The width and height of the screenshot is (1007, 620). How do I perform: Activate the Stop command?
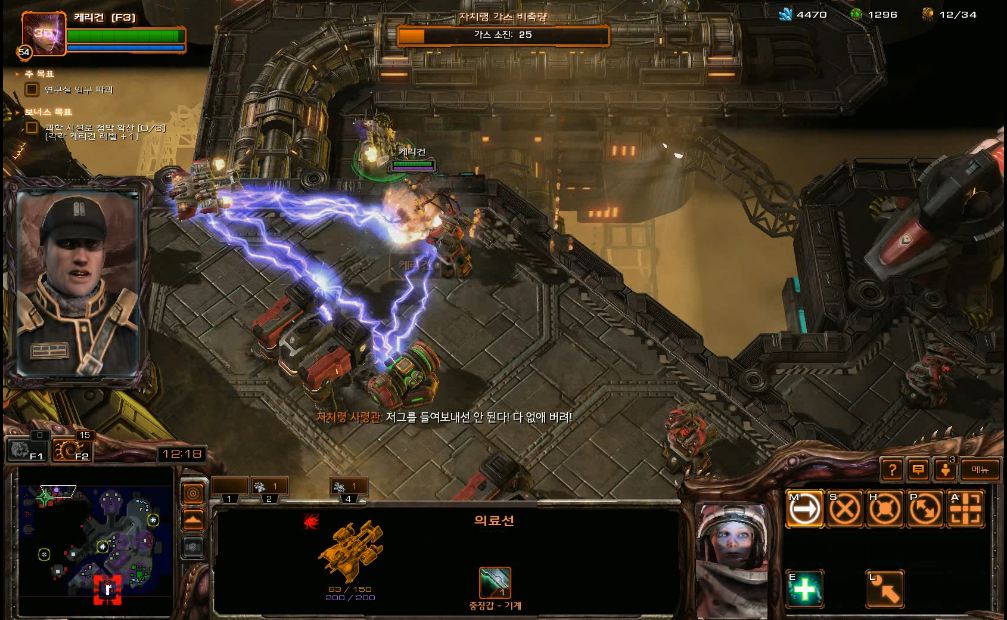[x=845, y=509]
